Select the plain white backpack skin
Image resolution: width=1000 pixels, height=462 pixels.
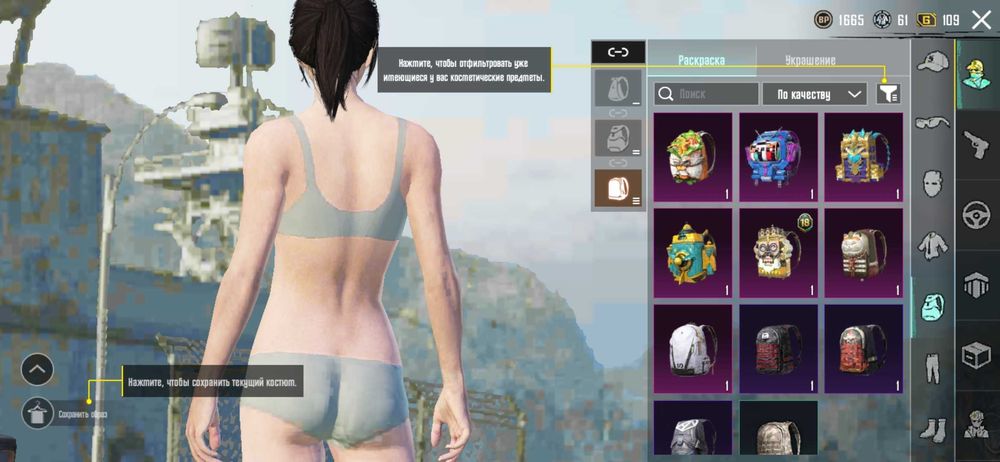[692, 349]
